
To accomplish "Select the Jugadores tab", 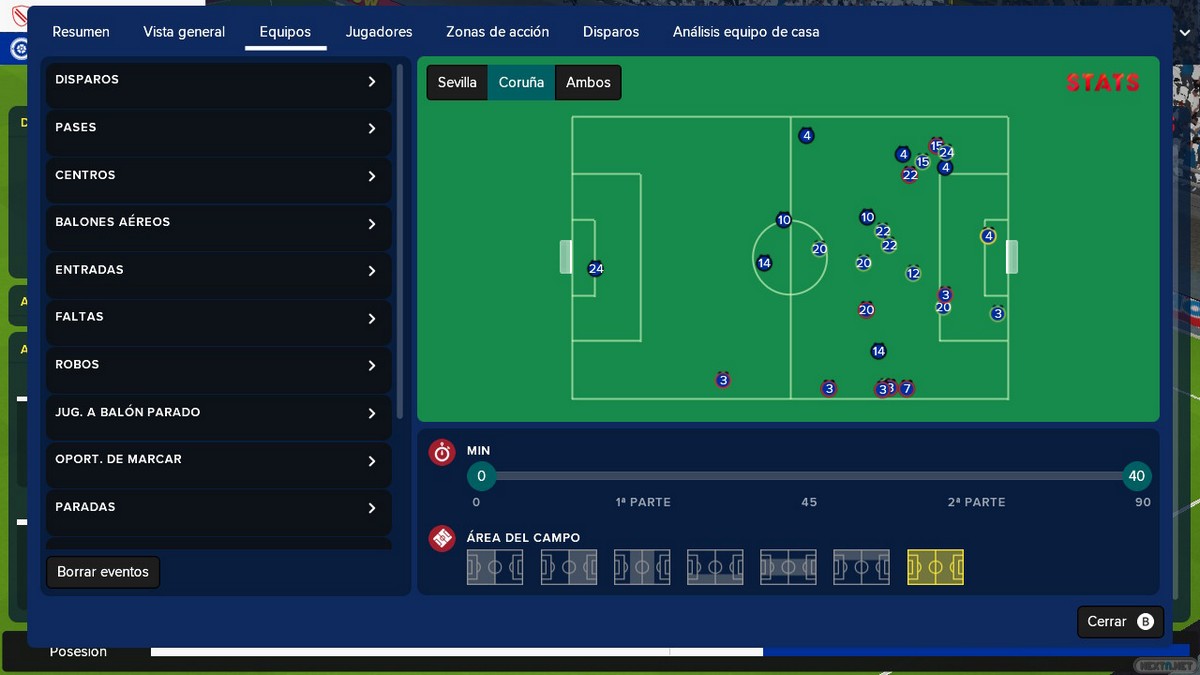I will 379,32.
